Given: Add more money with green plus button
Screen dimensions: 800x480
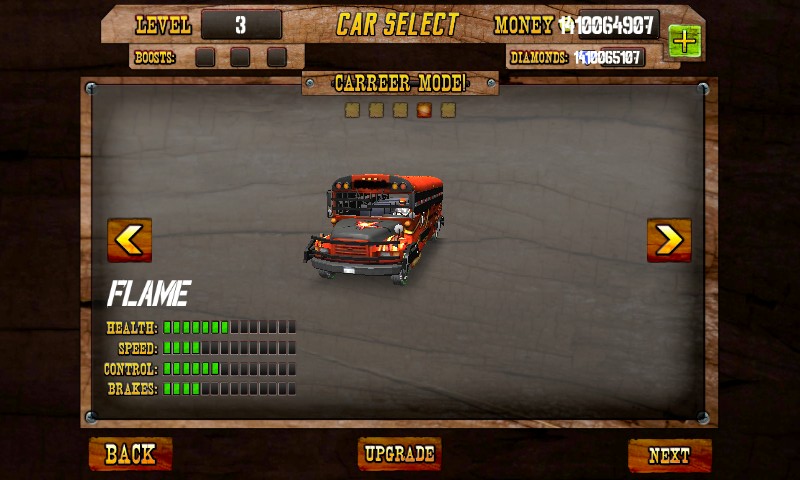Looking at the screenshot, I should point(684,41).
